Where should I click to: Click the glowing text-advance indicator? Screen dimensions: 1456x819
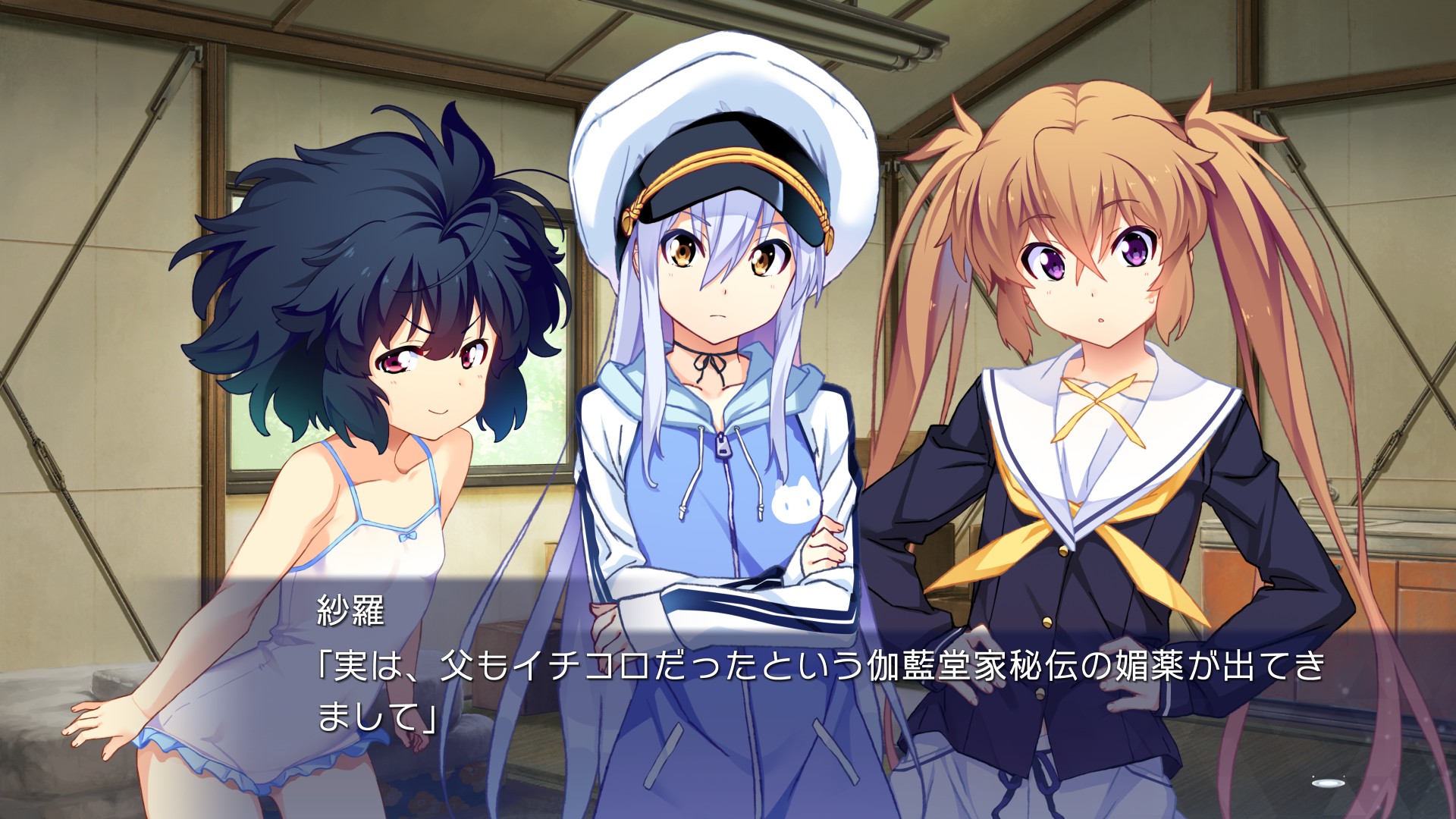tap(1327, 783)
